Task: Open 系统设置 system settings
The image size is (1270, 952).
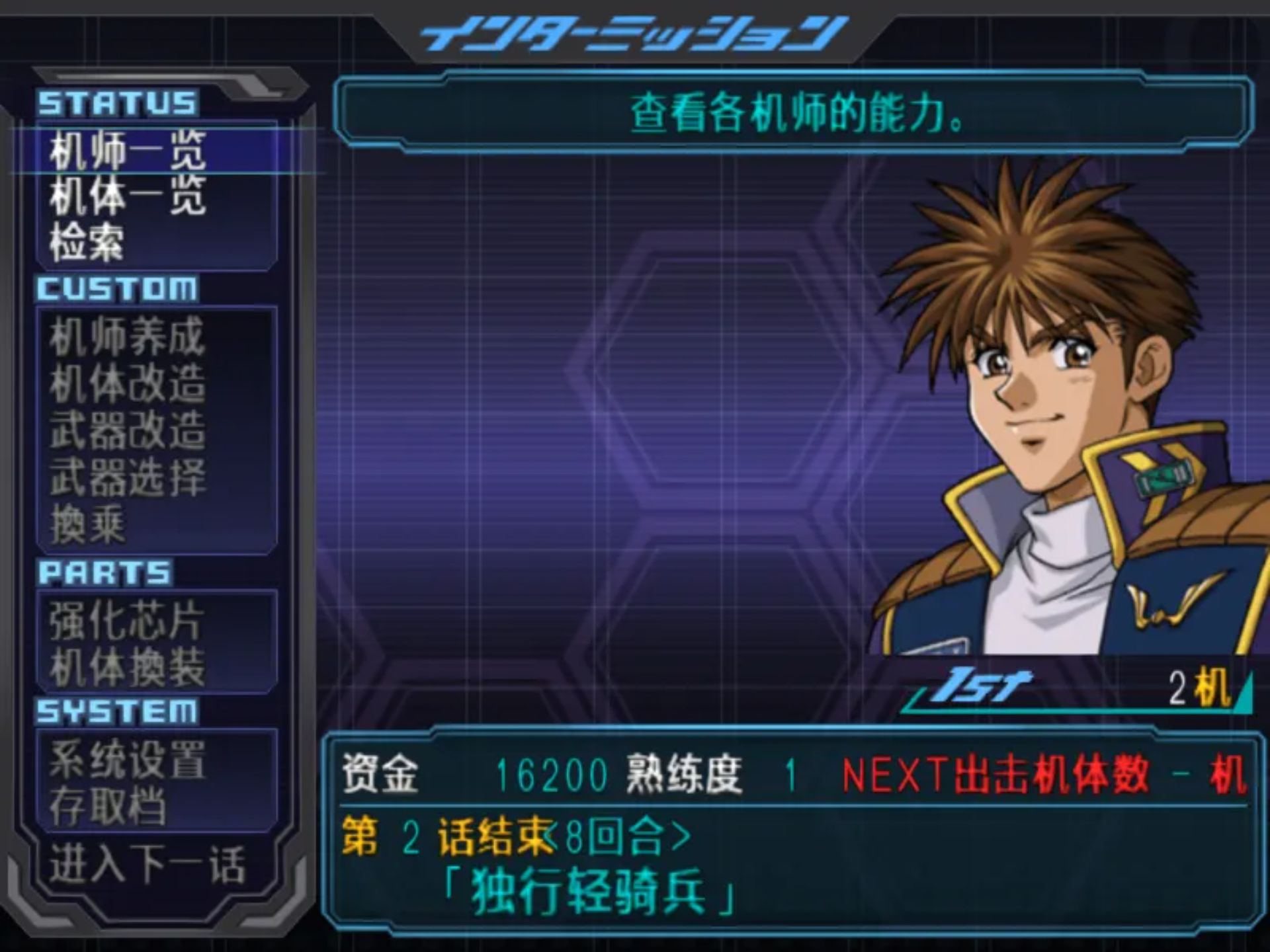Action: [128, 760]
